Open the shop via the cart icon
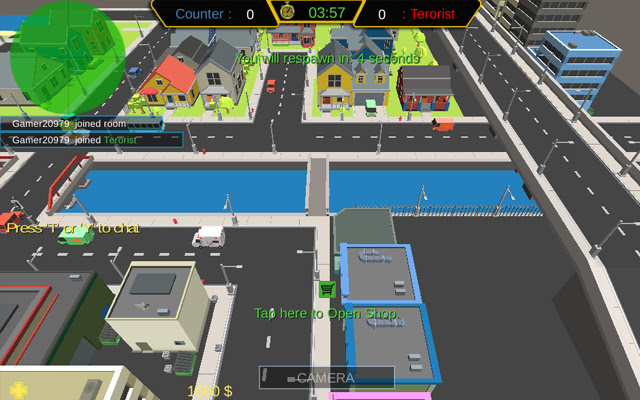The height and width of the screenshot is (400, 640). (x=326, y=289)
